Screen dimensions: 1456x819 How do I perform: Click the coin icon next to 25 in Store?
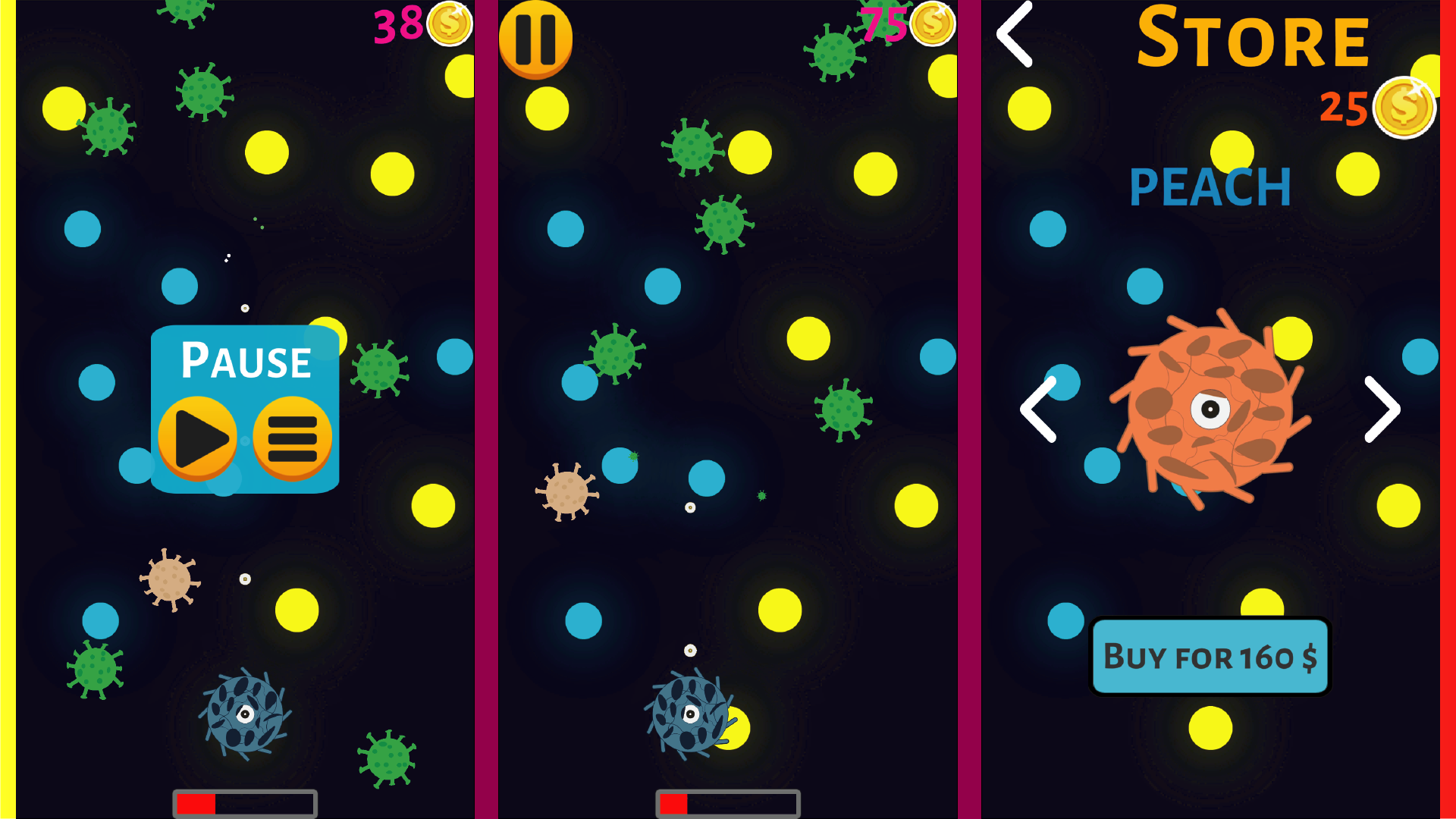[1404, 108]
